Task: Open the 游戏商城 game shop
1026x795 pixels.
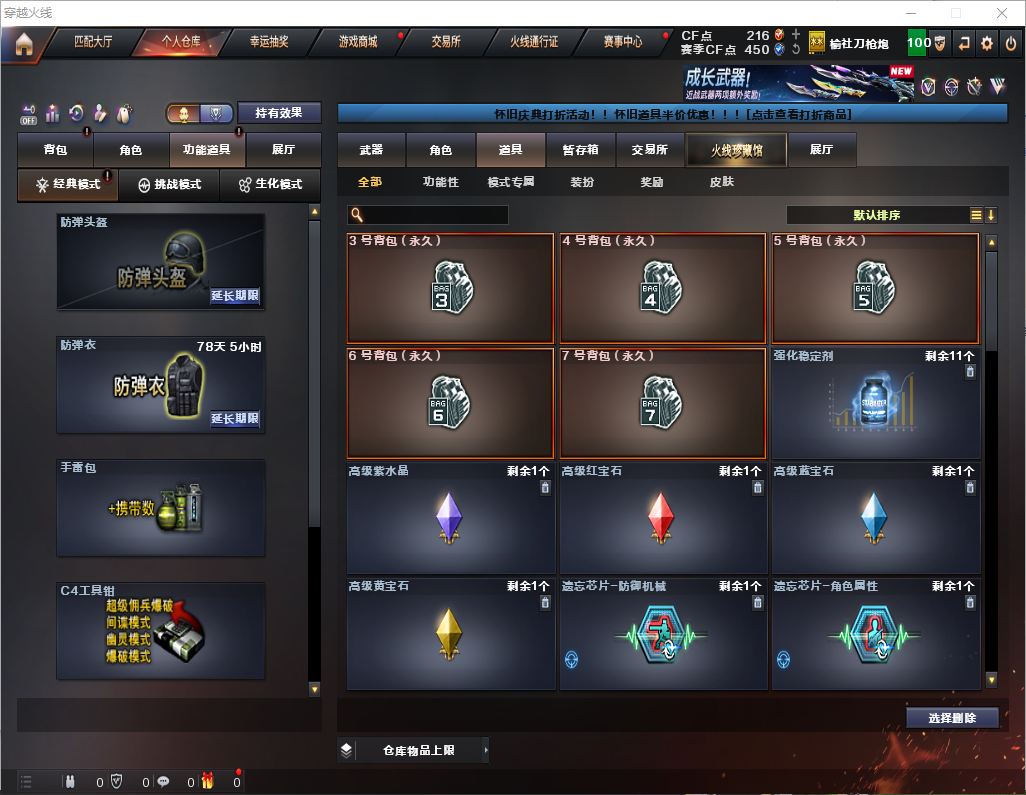Action: click(x=358, y=43)
